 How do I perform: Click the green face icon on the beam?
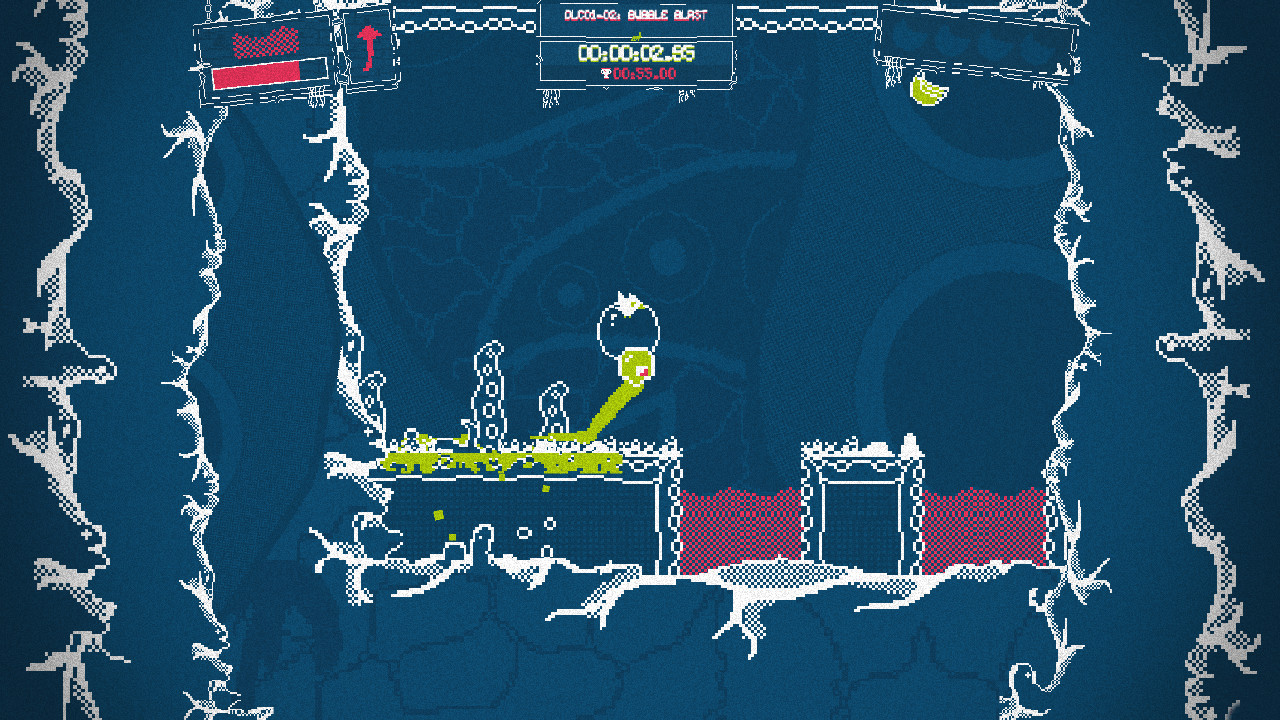[x=637, y=367]
